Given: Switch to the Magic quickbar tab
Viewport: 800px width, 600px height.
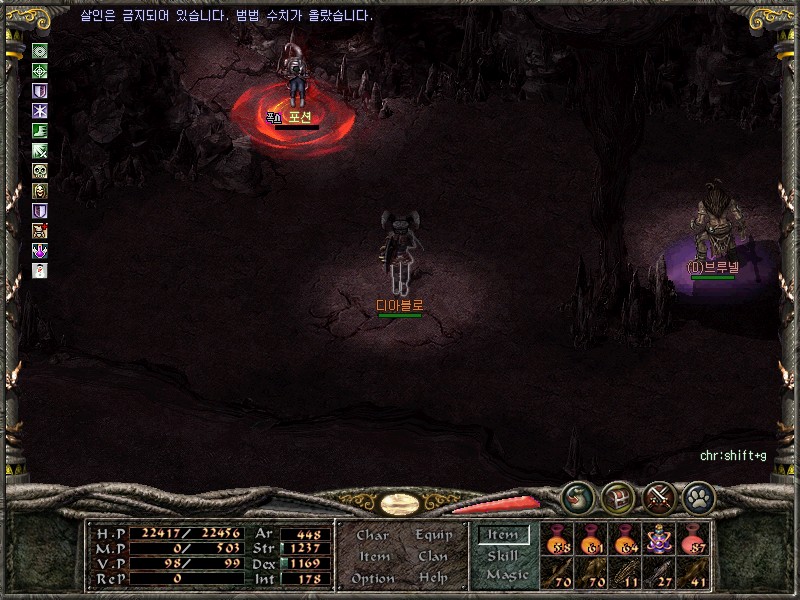Looking at the screenshot, I should pos(506,575).
